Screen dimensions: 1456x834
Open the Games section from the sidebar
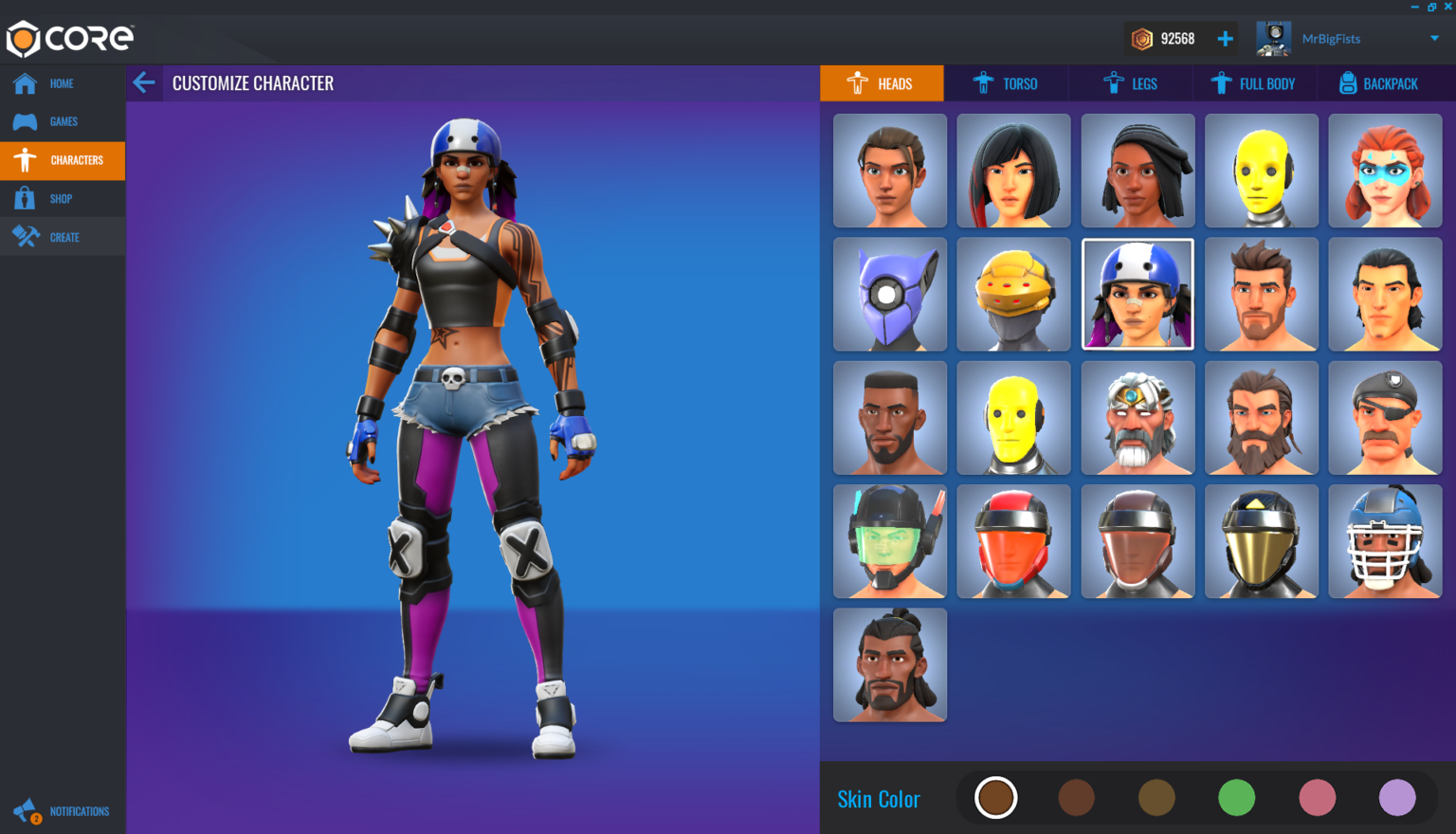click(25, 121)
